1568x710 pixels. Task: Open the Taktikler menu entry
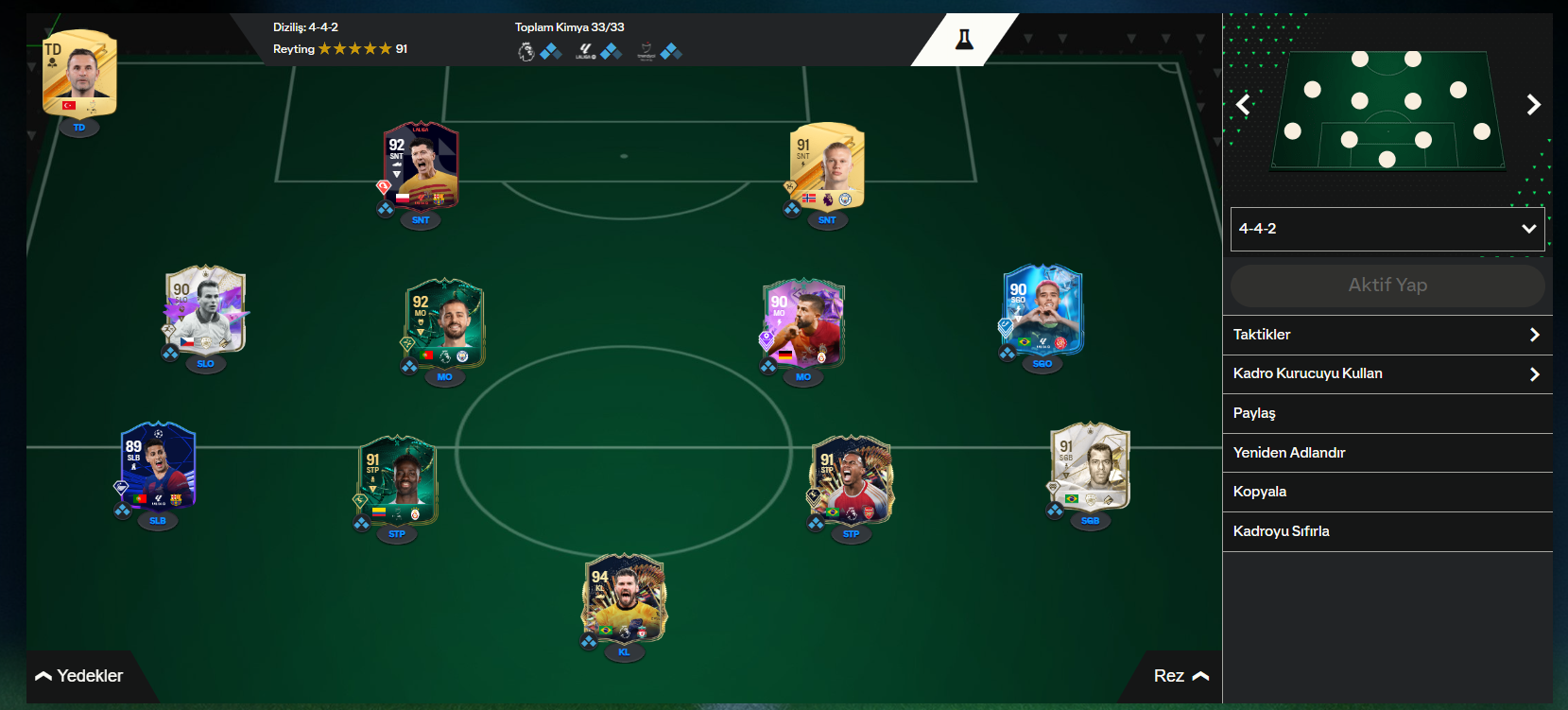click(x=1387, y=334)
